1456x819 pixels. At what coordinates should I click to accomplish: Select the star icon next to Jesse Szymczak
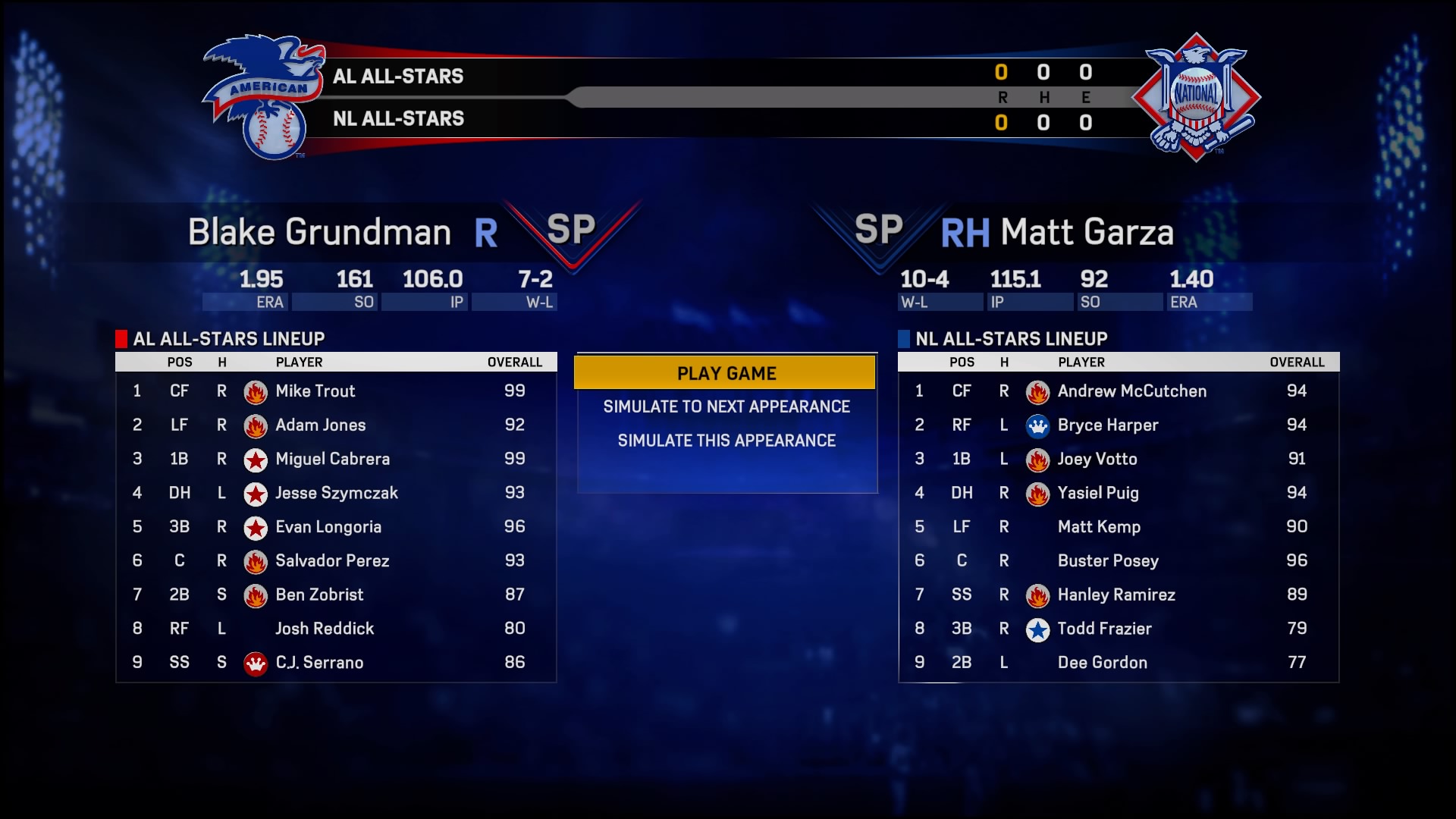click(256, 494)
